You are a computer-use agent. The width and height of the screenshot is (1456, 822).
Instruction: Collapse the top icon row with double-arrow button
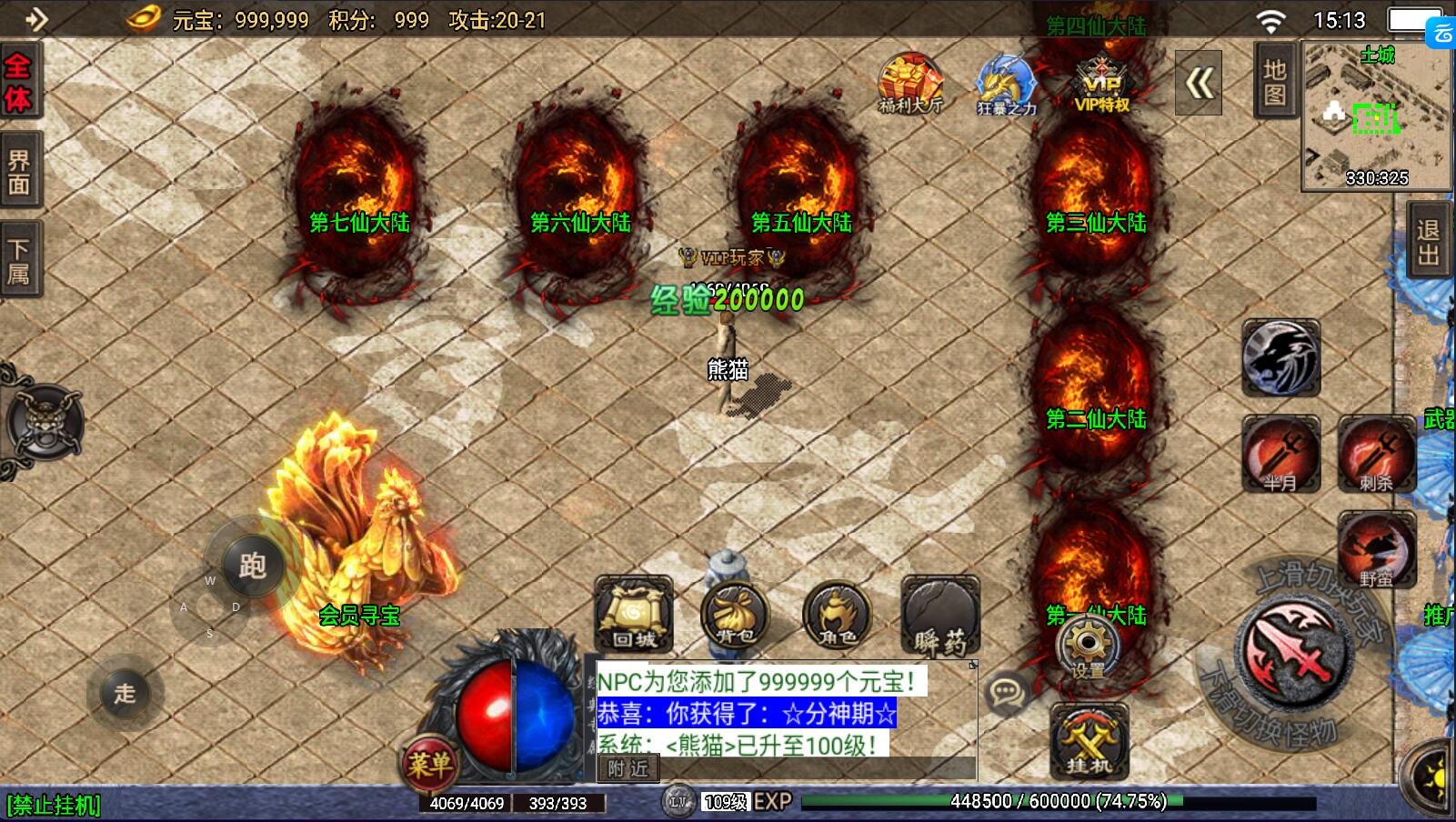(1199, 84)
